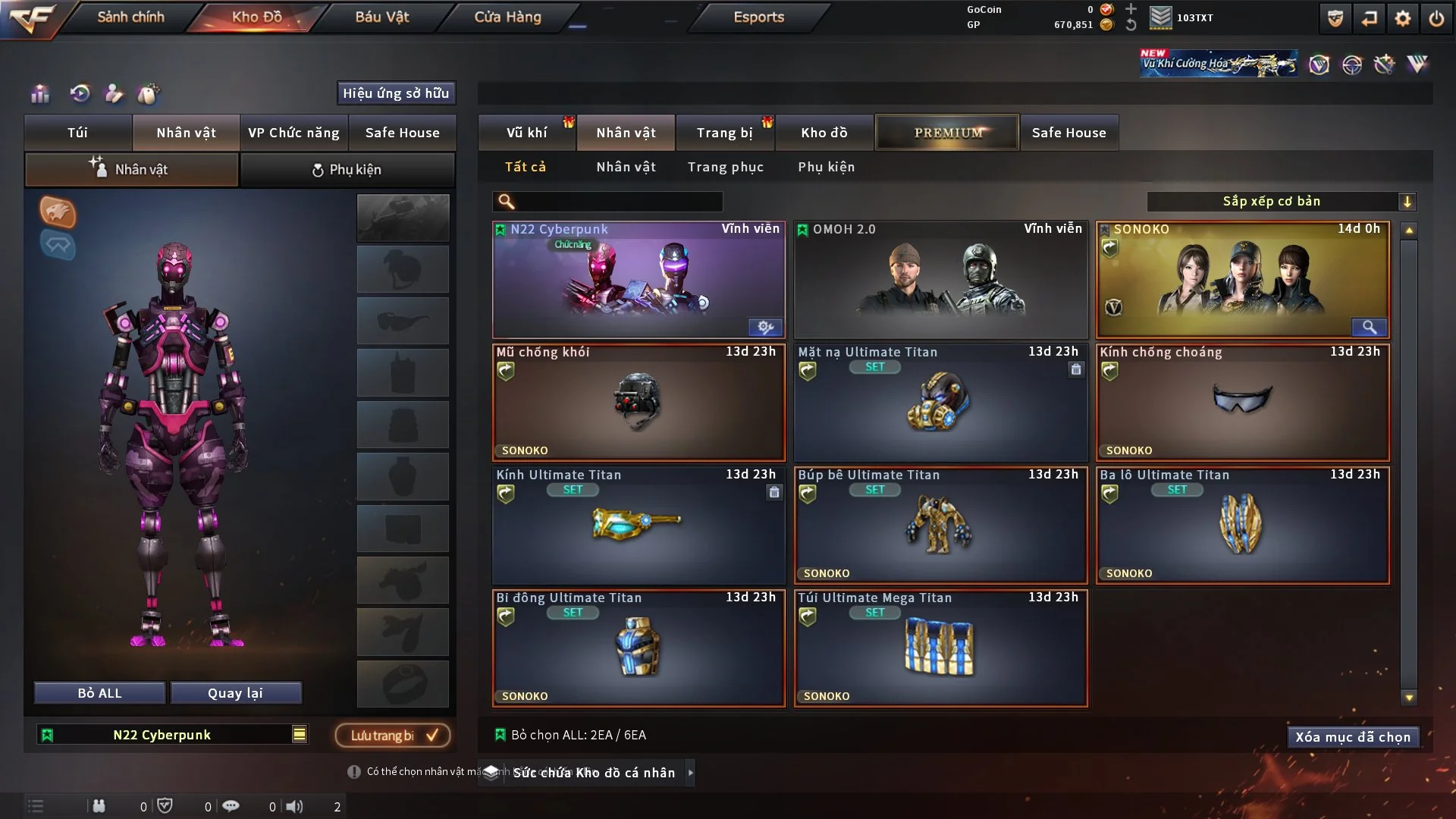Save outfit with Lưu trang bị

pyautogui.click(x=392, y=735)
